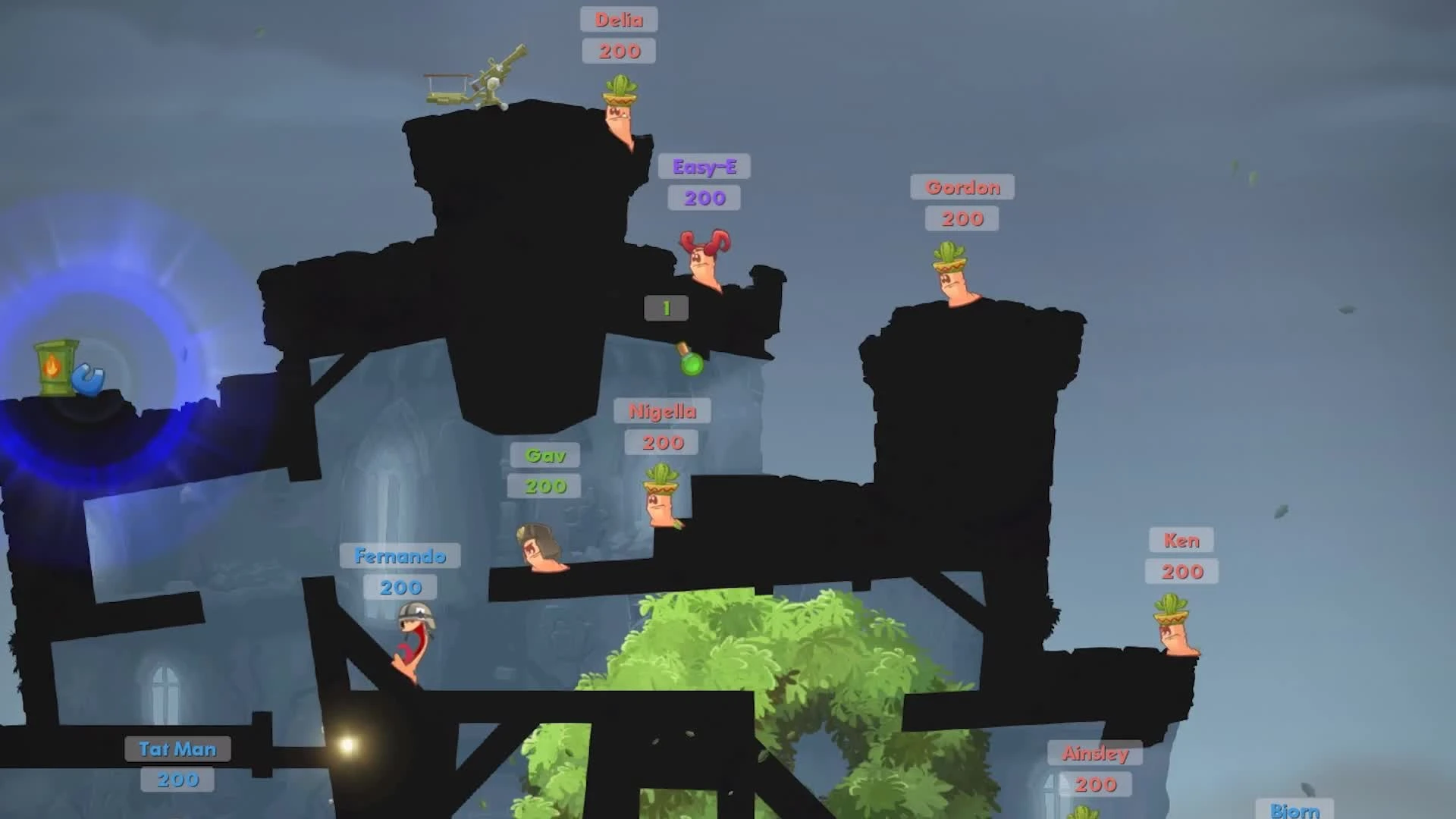
Task: Select the Gordon name label
Action: point(962,187)
